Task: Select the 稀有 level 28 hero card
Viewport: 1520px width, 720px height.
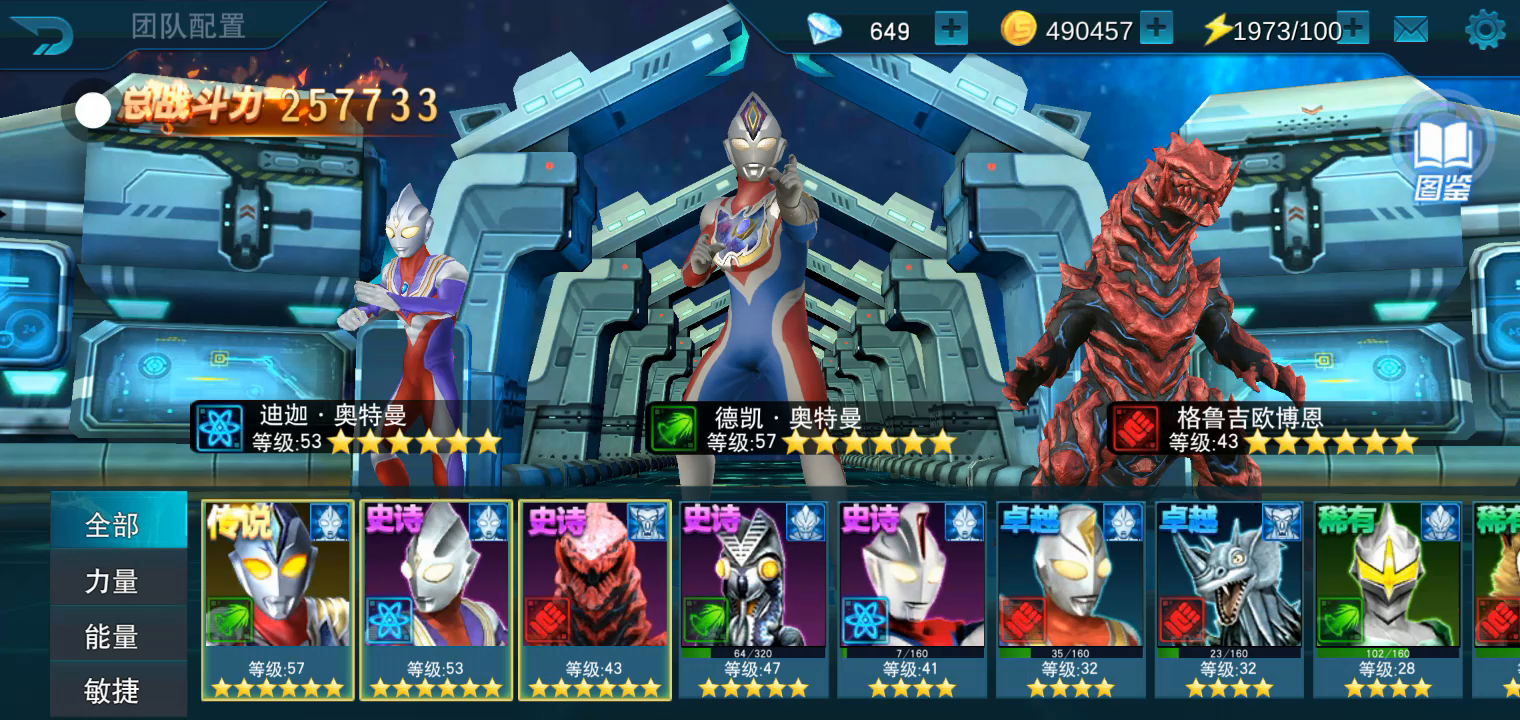Action: (x=1387, y=598)
